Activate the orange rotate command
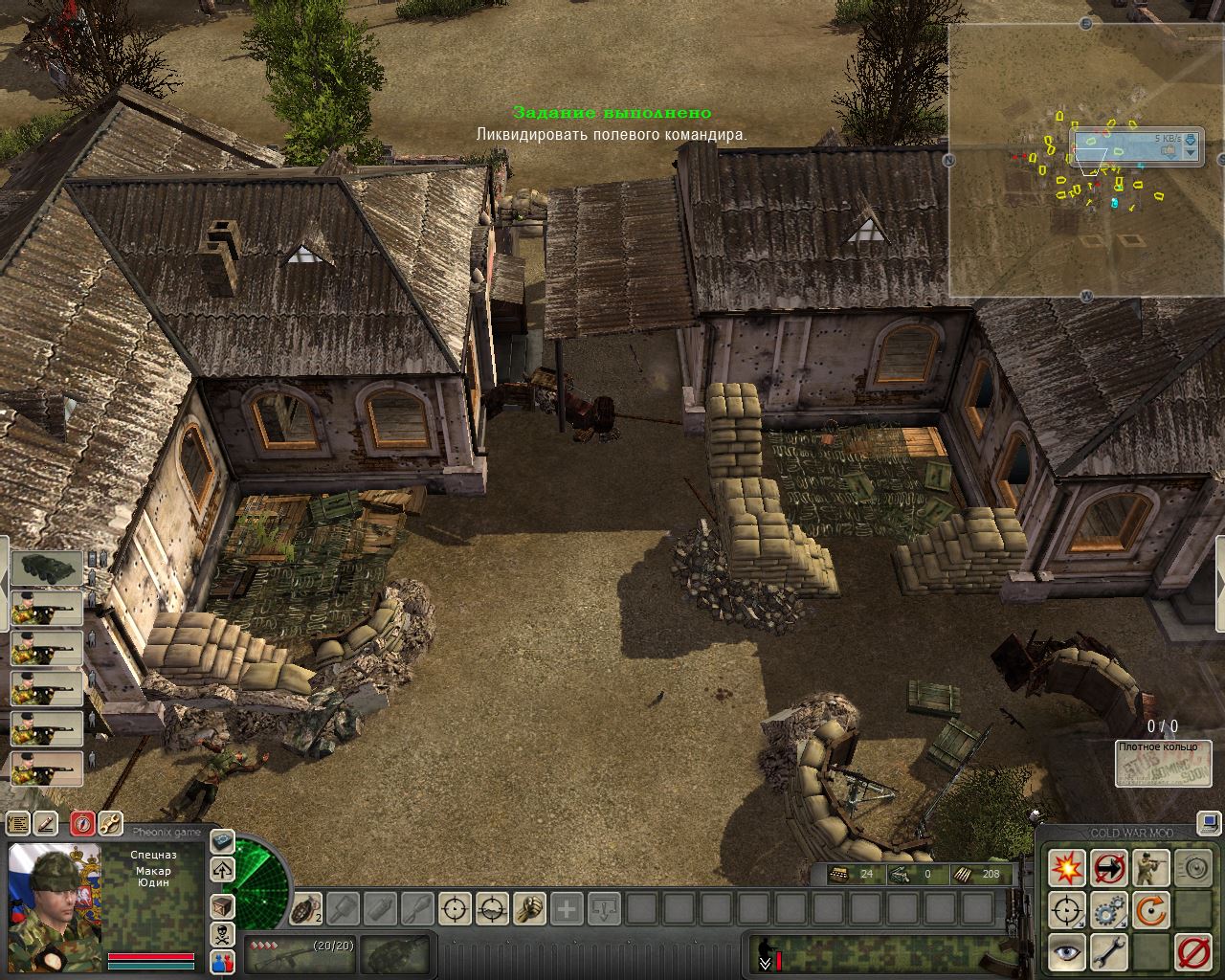1225x980 pixels. [1151, 910]
